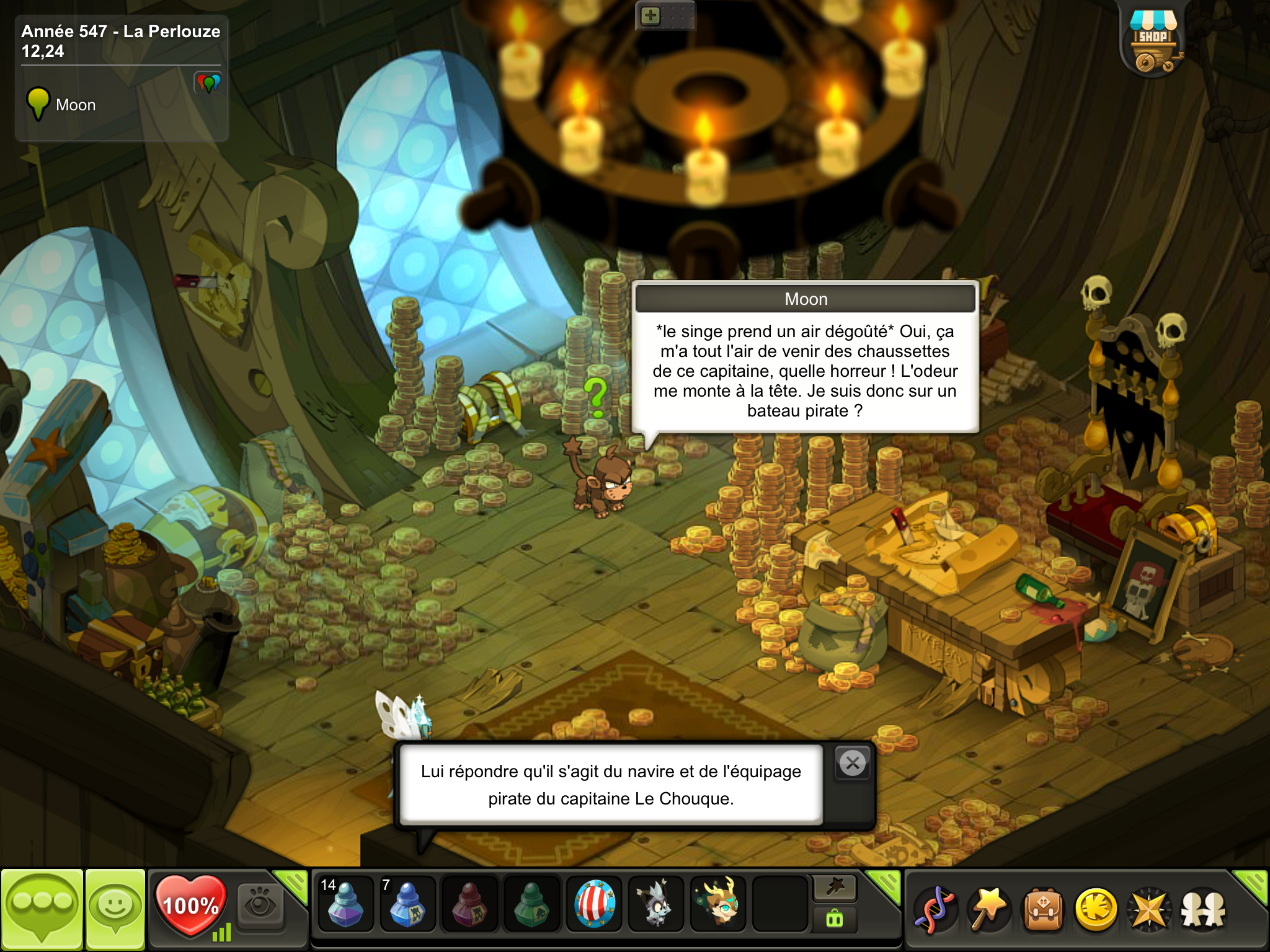This screenshot has height=952, width=1270.
Task: Reply that it is Captain Le Chouque's ship
Action: pos(611,785)
